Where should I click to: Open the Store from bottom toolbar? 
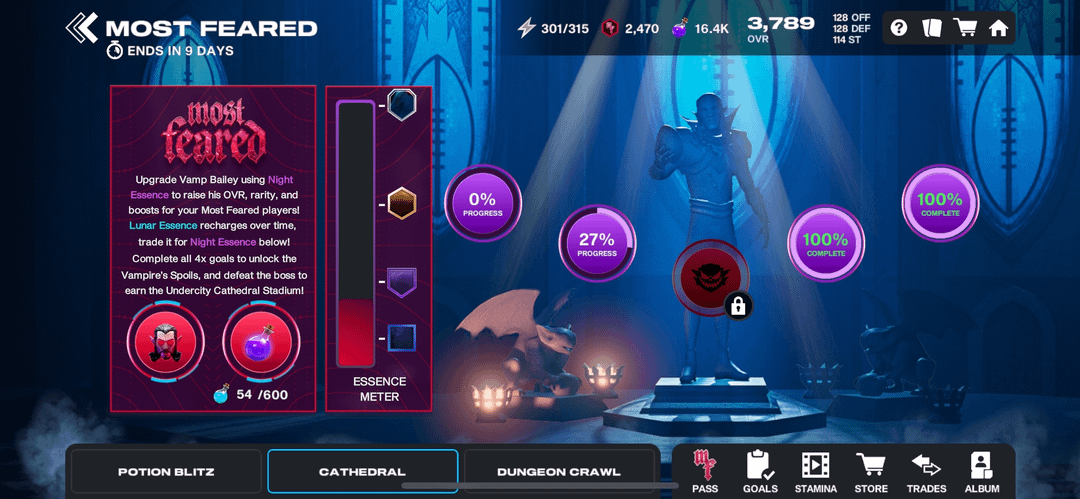click(871, 472)
